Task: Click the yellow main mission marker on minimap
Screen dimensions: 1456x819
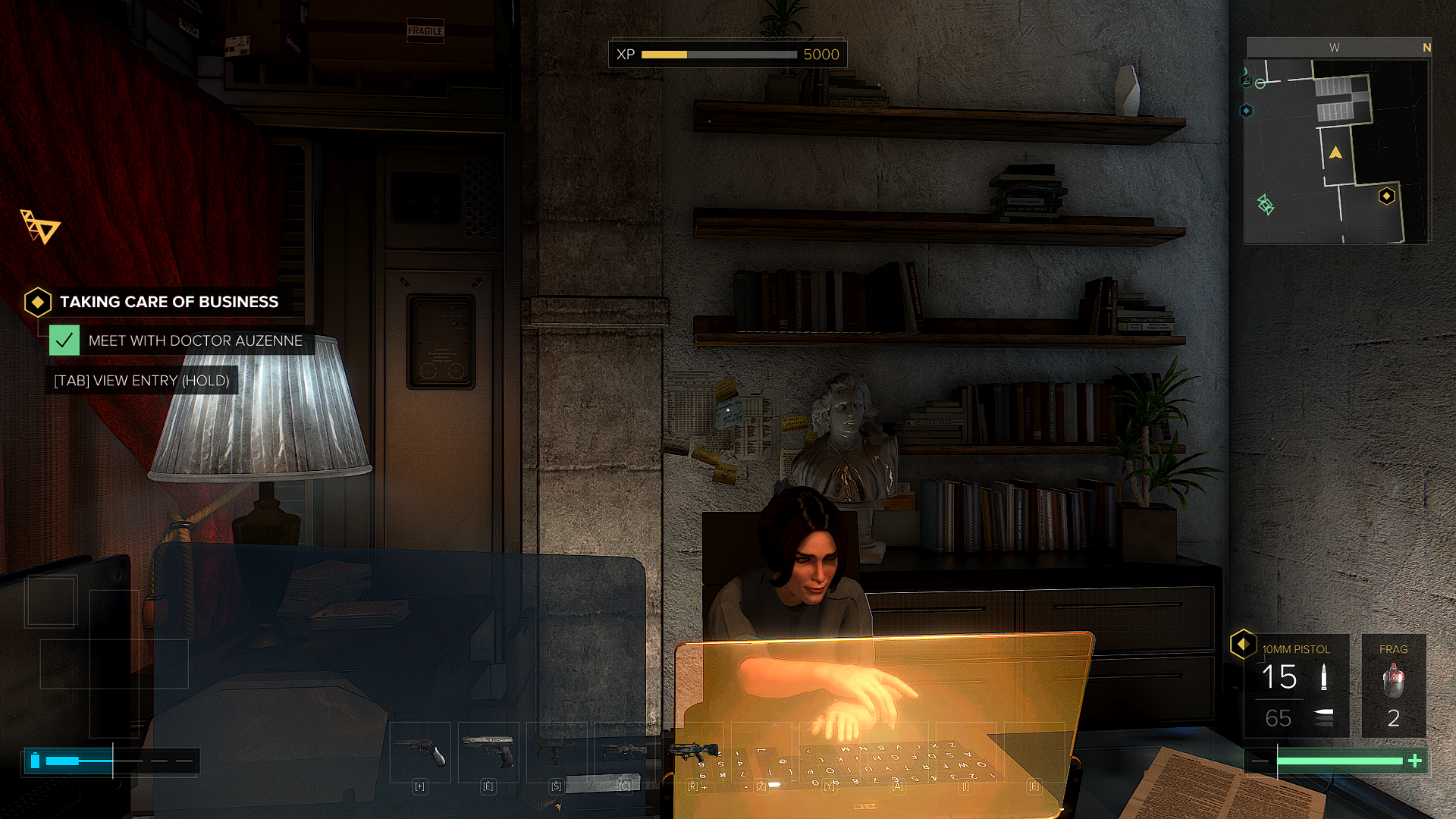Action: (1386, 196)
